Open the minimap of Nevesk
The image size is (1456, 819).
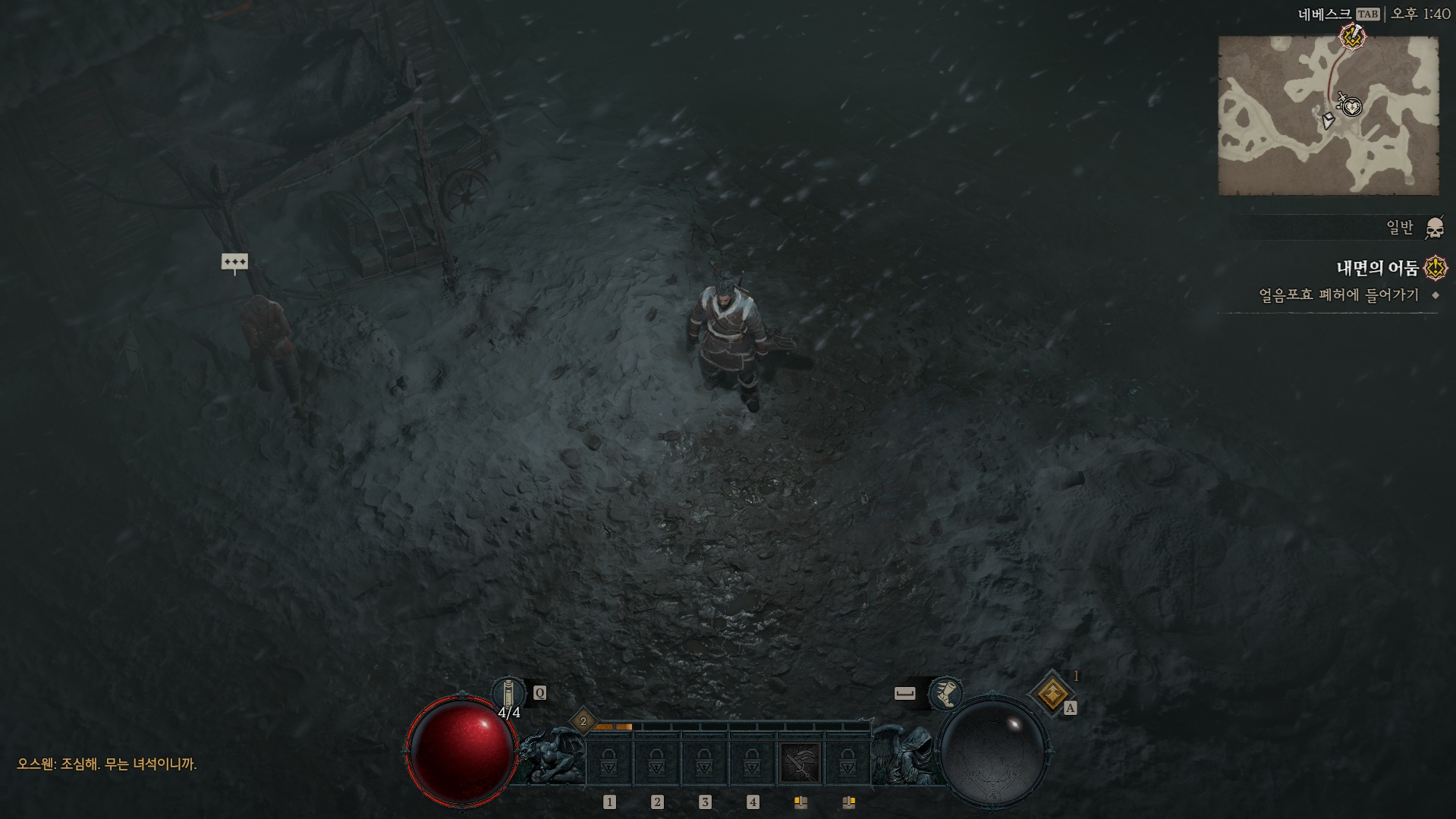point(1328,115)
